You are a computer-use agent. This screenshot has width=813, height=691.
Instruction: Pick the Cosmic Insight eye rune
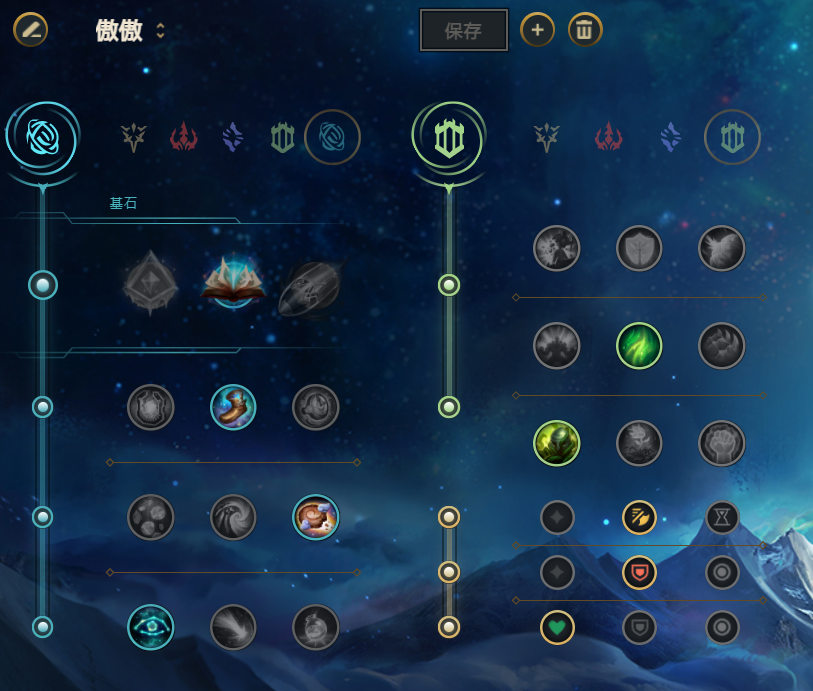(x=151, y=627)
